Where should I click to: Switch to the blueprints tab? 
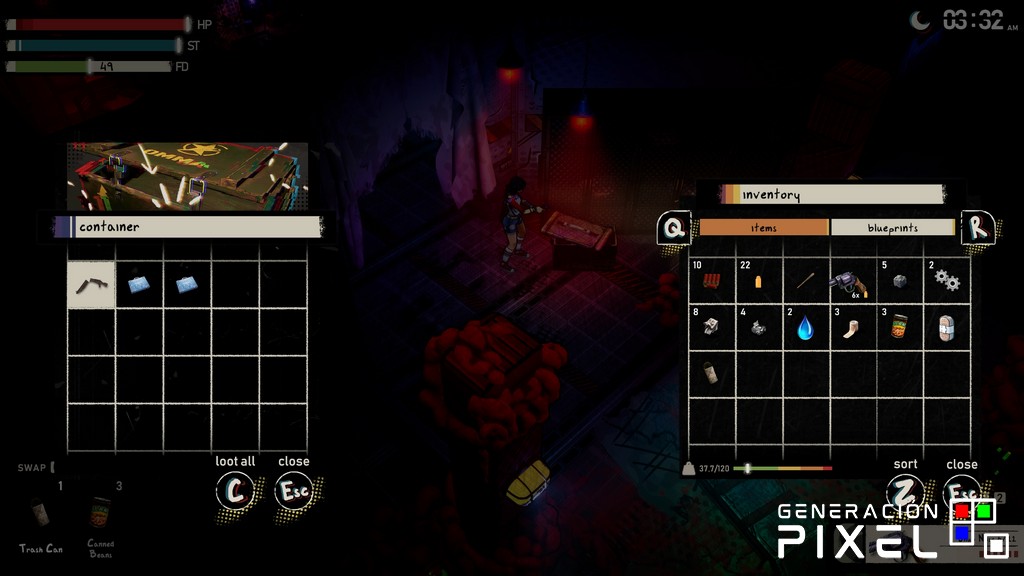point(892,228)
